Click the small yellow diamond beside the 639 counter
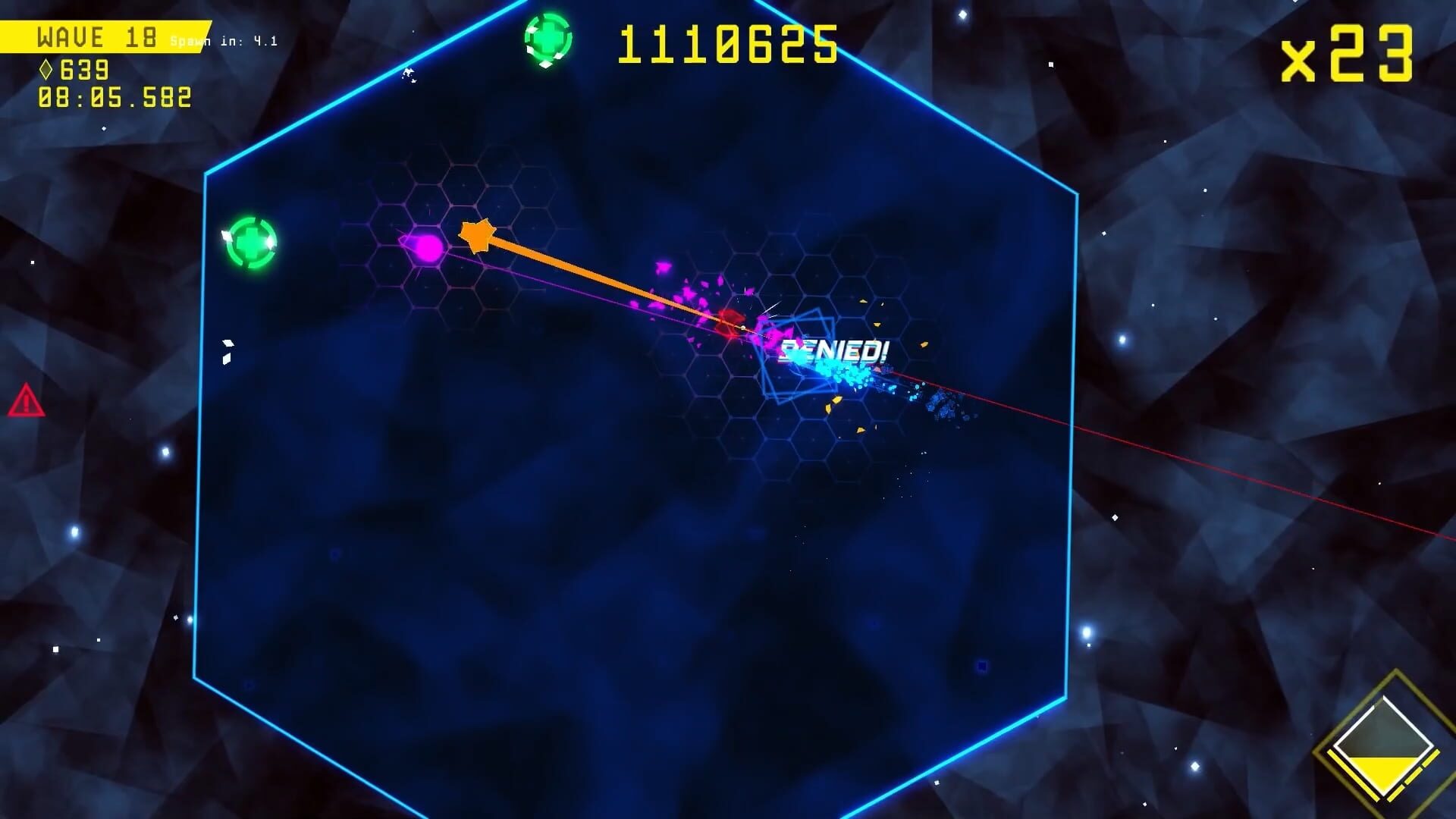This screenshot has height=819, width=1456. click(46, 71)
